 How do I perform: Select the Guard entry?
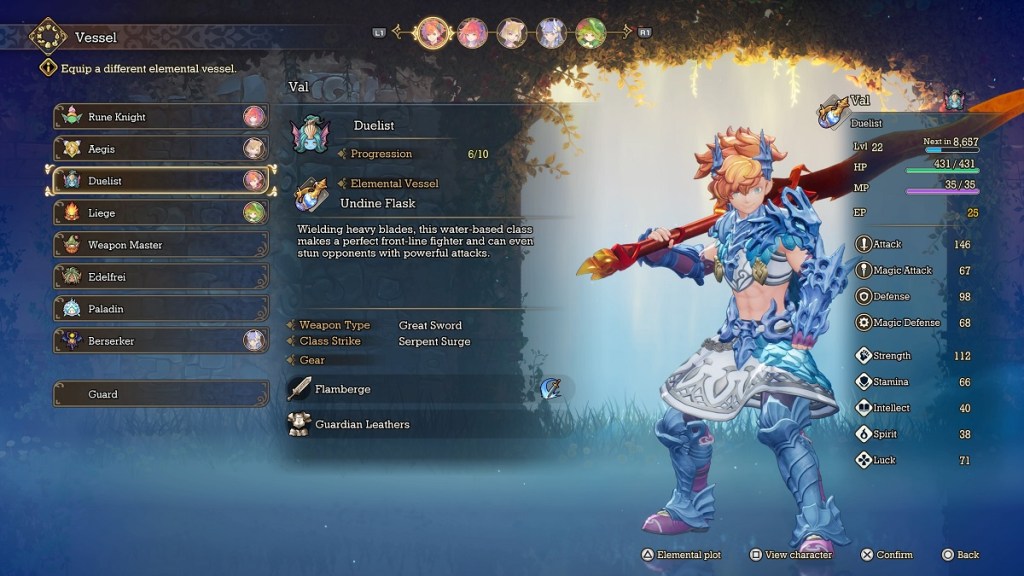160,394
